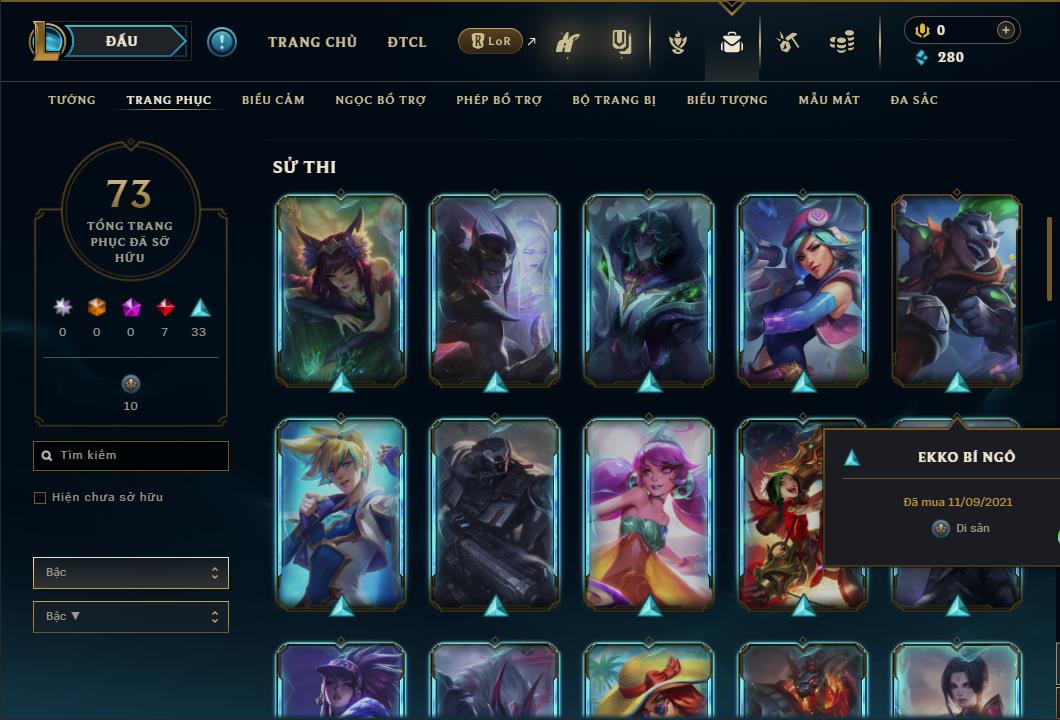
Task: Launch the LoR link button
Action: pos(492,41)
